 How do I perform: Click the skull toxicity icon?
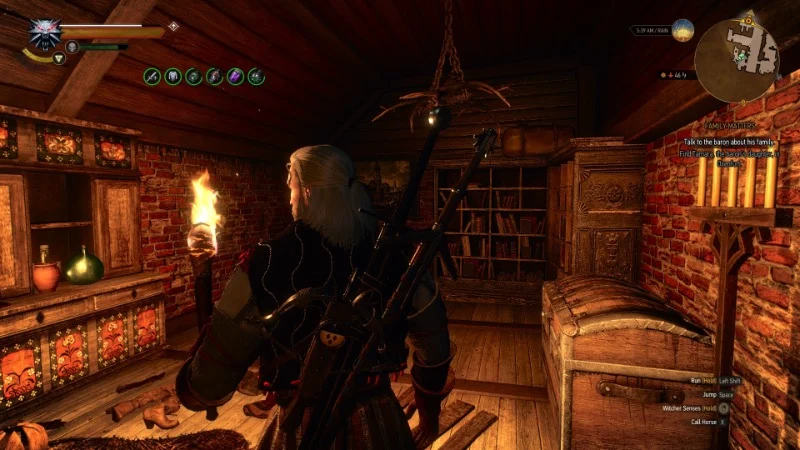pos(72,46)
